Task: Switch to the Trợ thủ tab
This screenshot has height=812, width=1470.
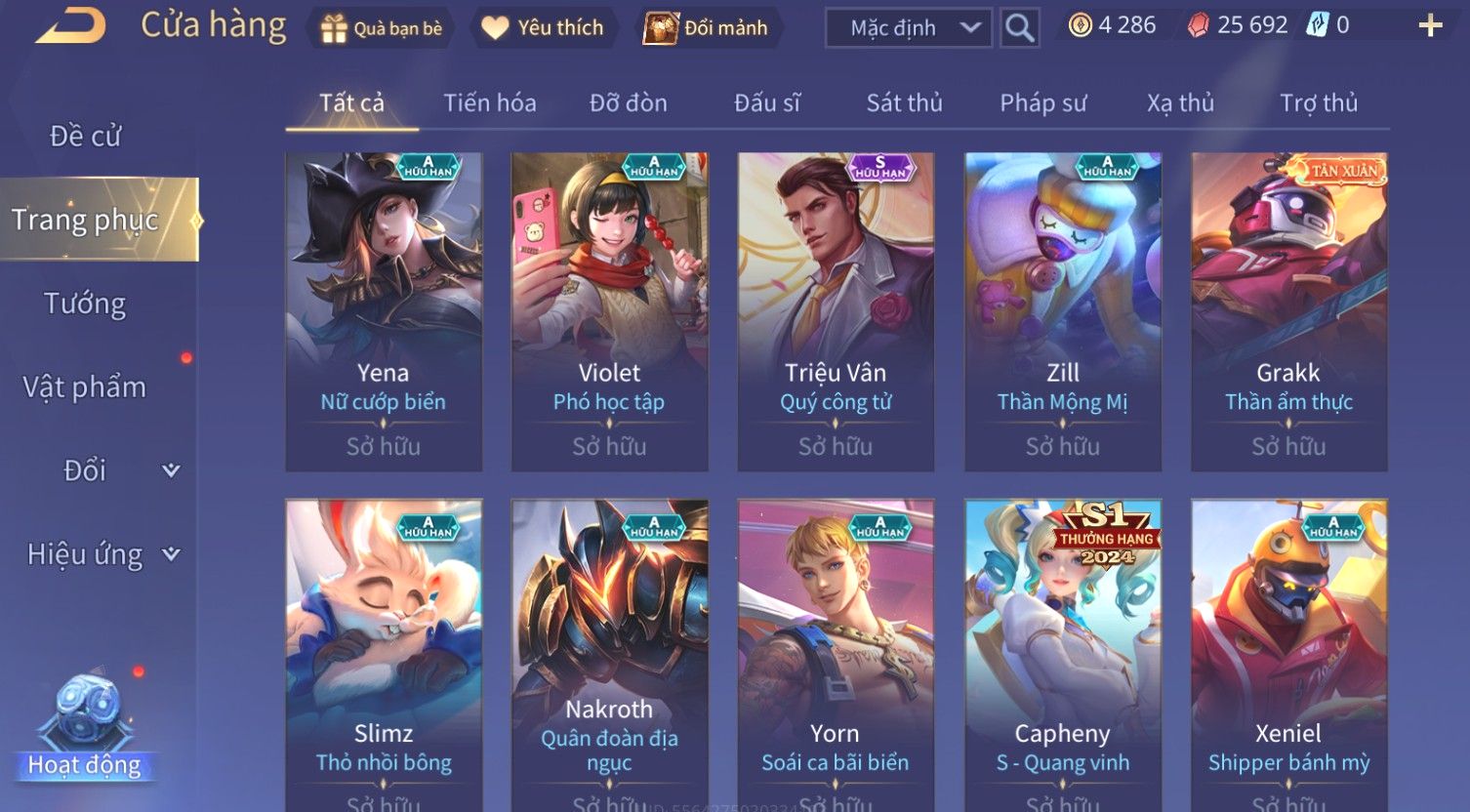Action: coord(1318,102)
